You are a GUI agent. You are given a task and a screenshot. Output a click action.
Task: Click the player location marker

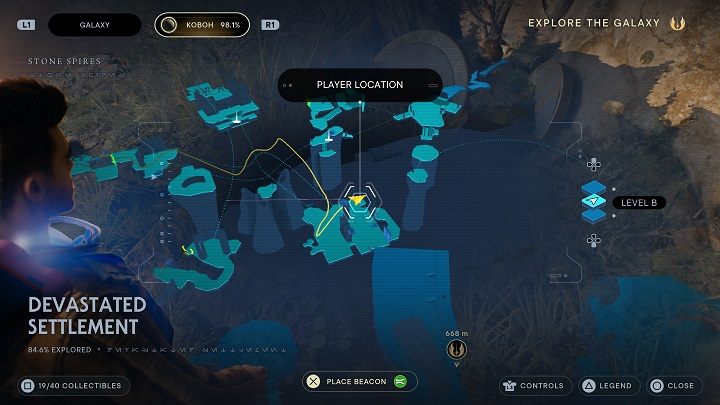tap(360, 200)
